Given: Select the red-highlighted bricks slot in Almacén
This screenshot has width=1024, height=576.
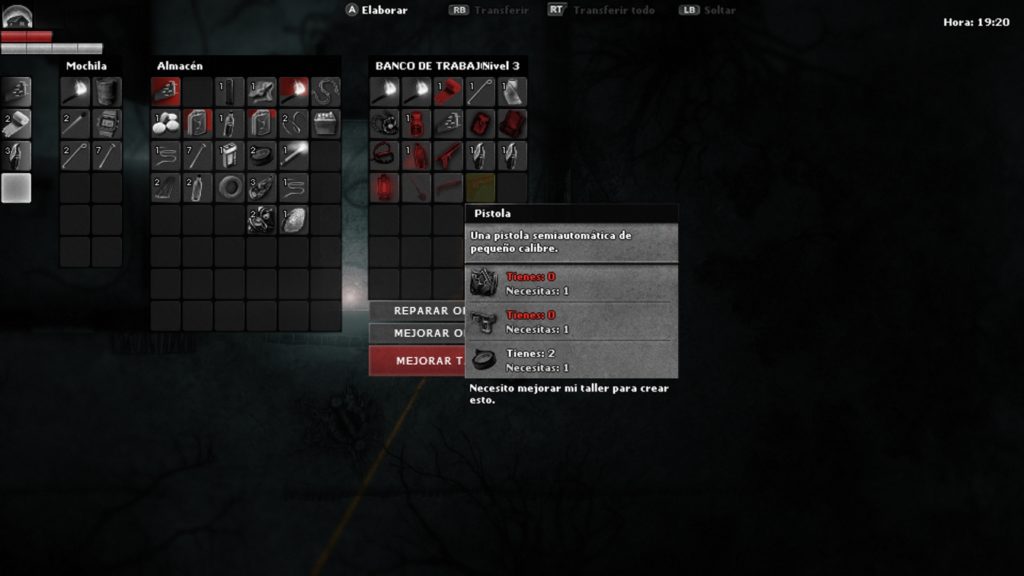Looking at the screenshot, I should click(165, 92).
